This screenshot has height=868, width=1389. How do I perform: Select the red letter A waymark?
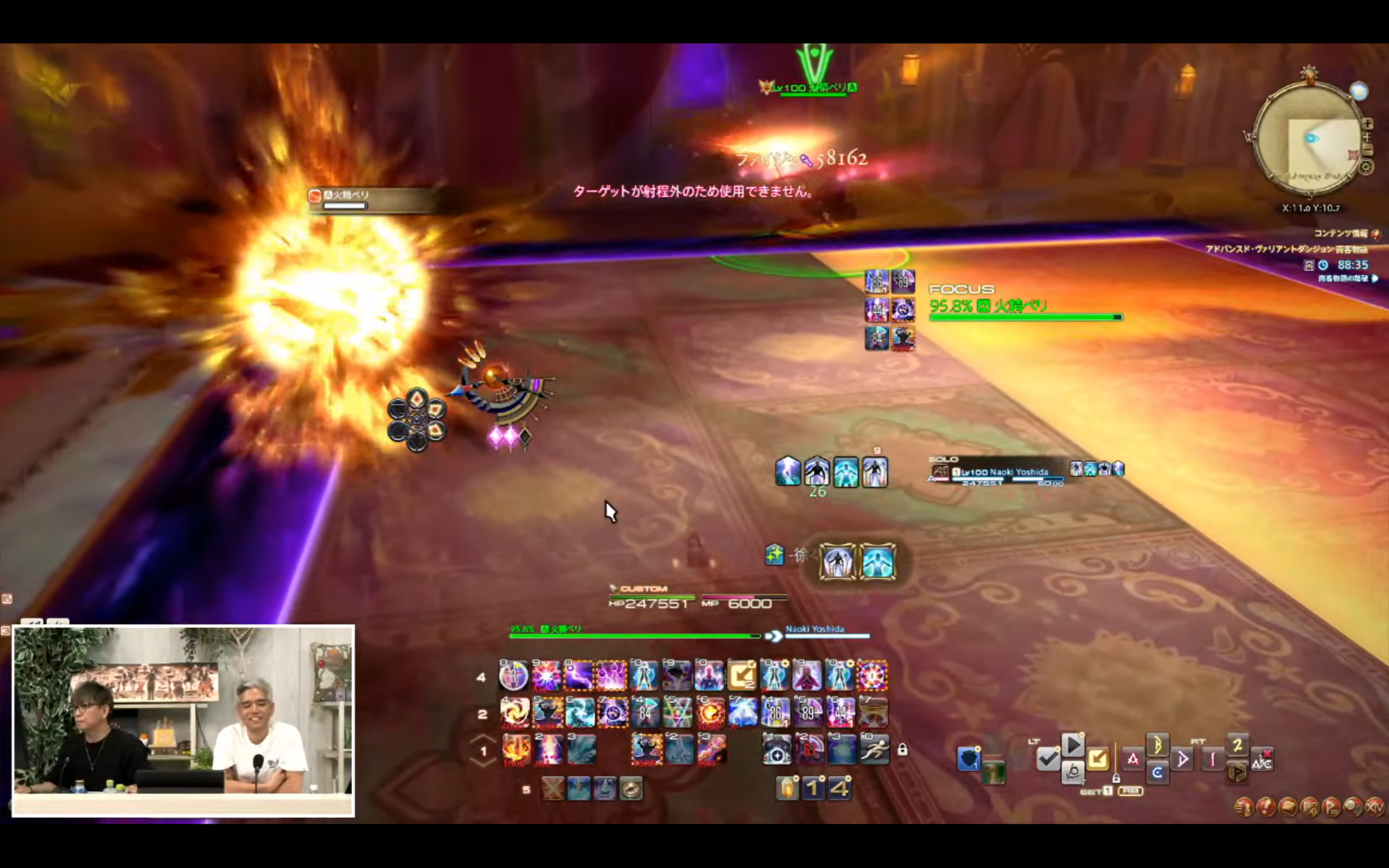coord(1133,759)
